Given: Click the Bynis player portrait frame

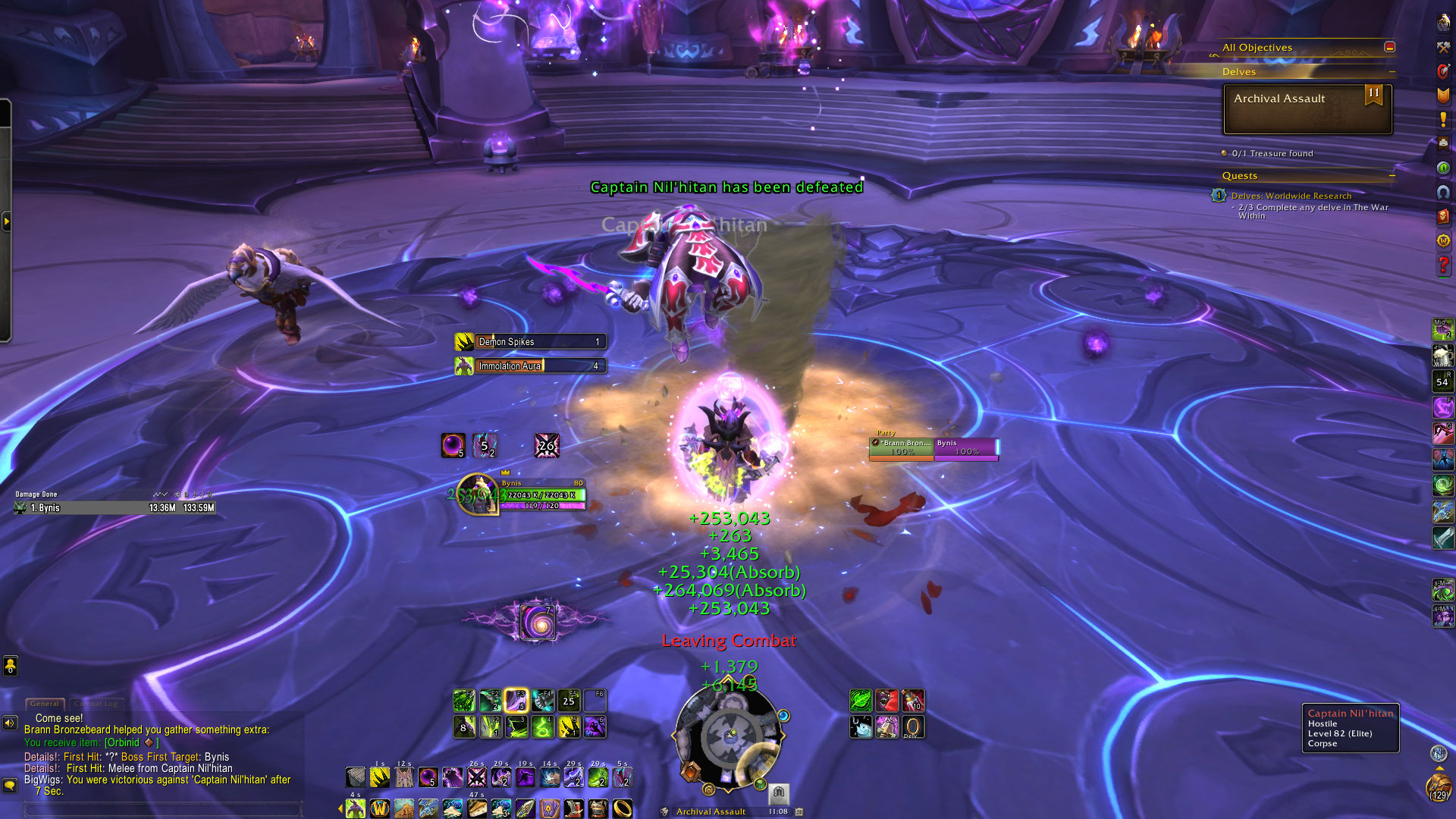Looking at the screenshot, I should (x=478, y=494).
